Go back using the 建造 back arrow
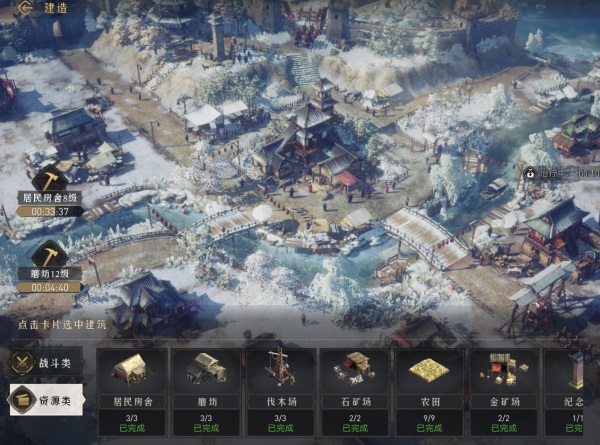 click(x=22, y=8)
